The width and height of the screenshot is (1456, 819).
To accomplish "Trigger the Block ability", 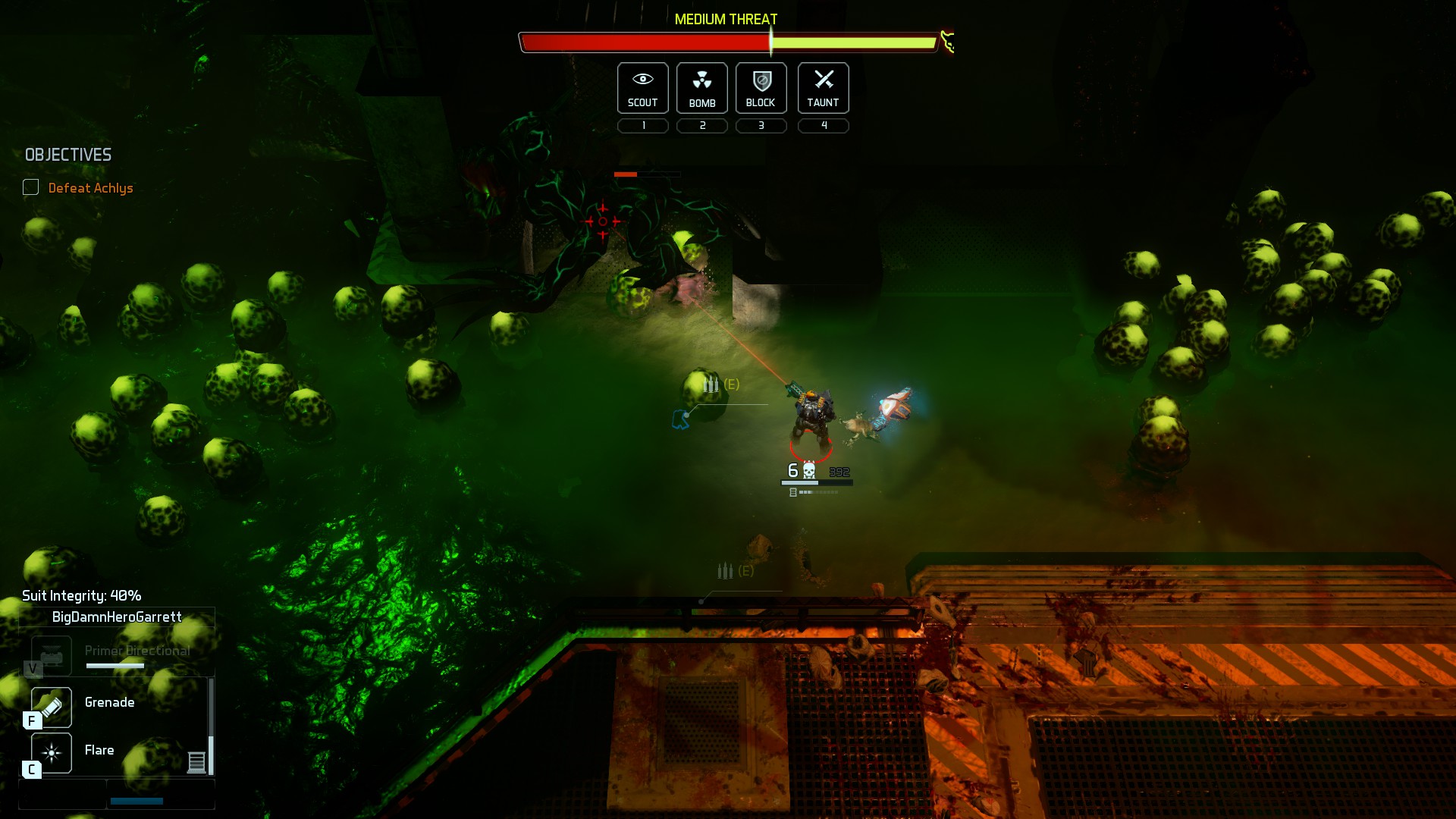I will click(761, 88).
